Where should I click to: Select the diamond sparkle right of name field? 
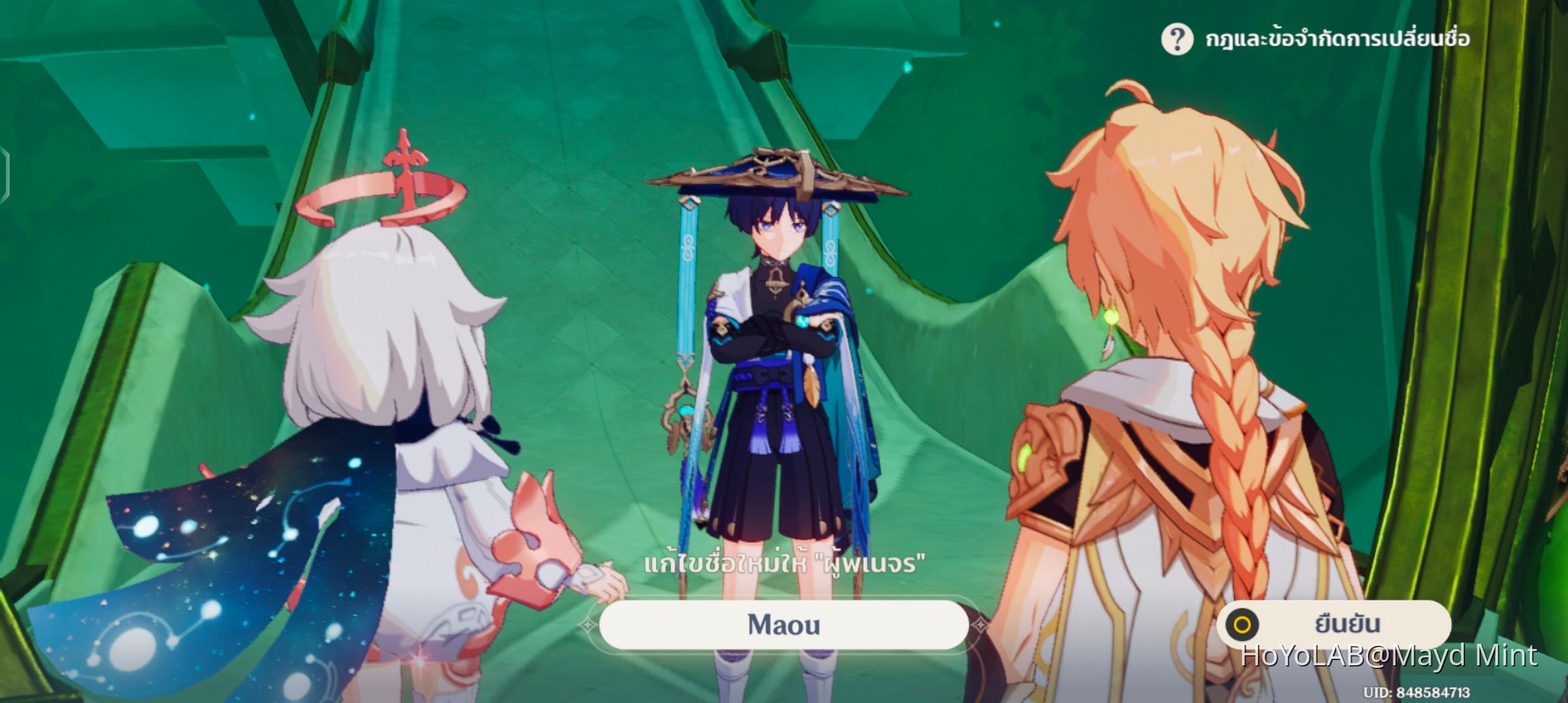point(979,626)
